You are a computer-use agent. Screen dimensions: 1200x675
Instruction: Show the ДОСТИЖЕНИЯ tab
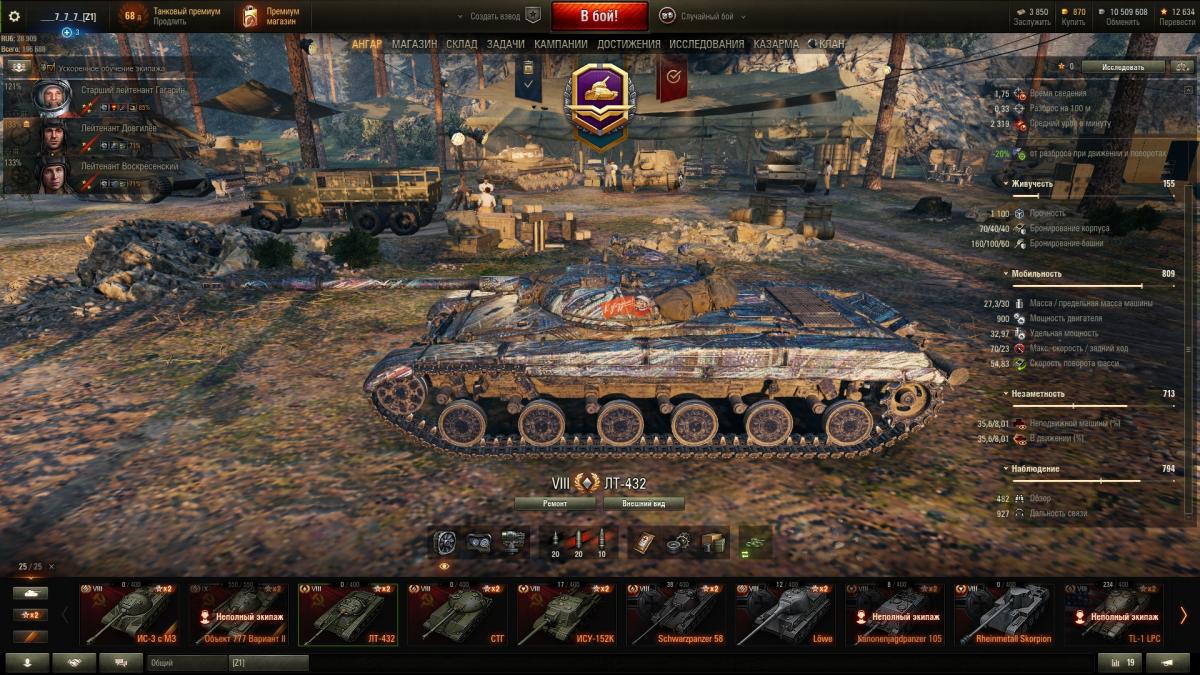point(628,44)
